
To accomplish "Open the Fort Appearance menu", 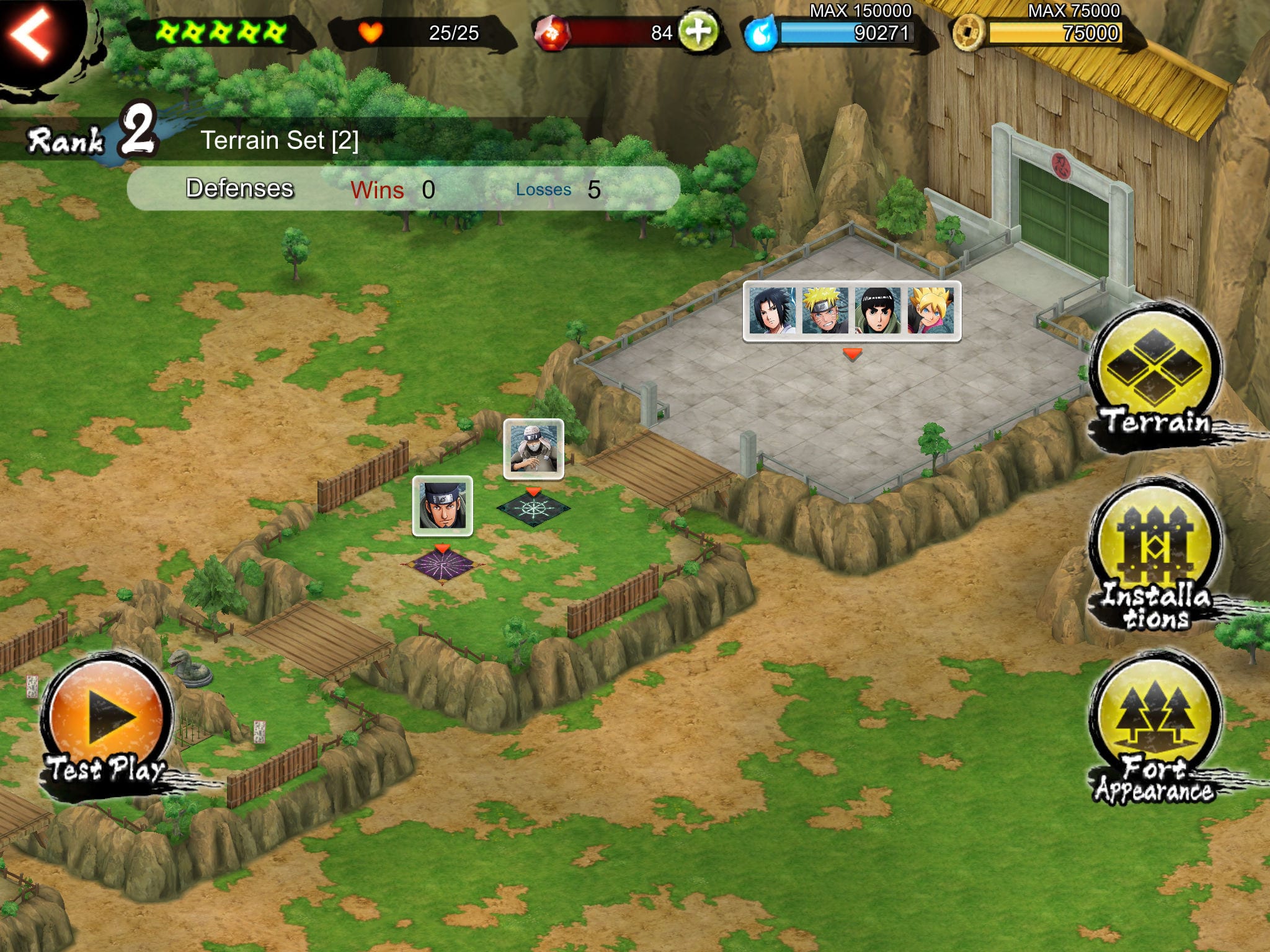I will click(x=1156, y=727).
